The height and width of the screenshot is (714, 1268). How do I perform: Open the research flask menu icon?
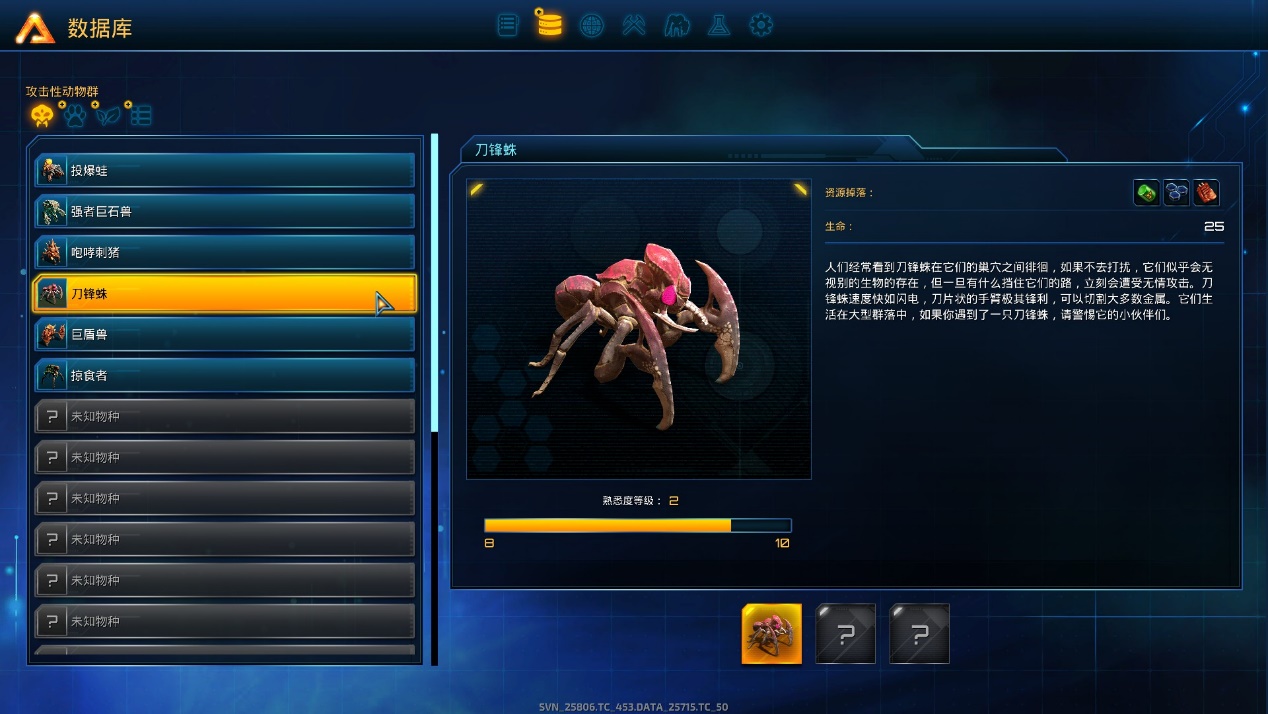pos(719,24)
